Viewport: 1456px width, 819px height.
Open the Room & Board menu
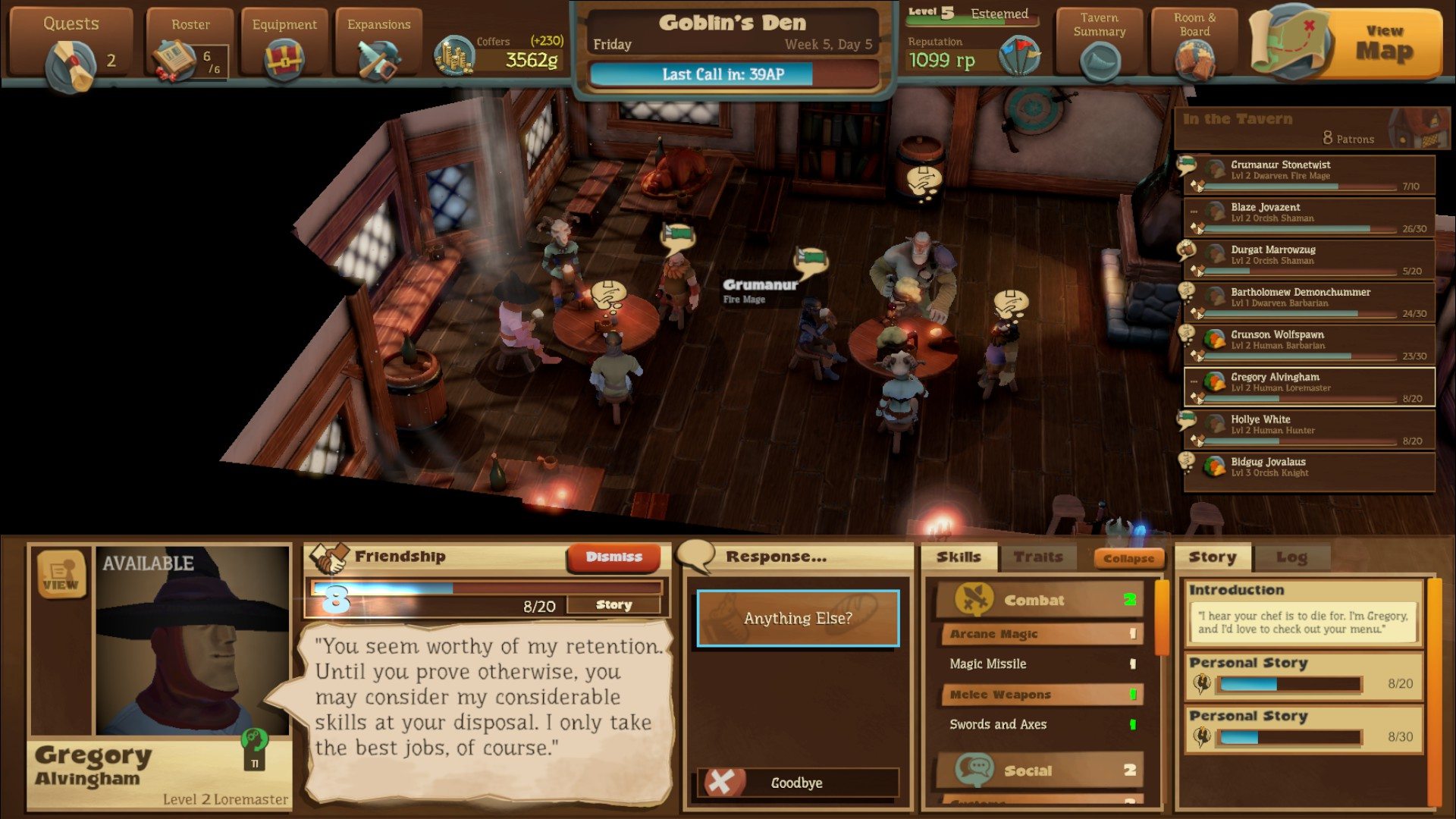pyautogui.click(x=1194, y=47)
